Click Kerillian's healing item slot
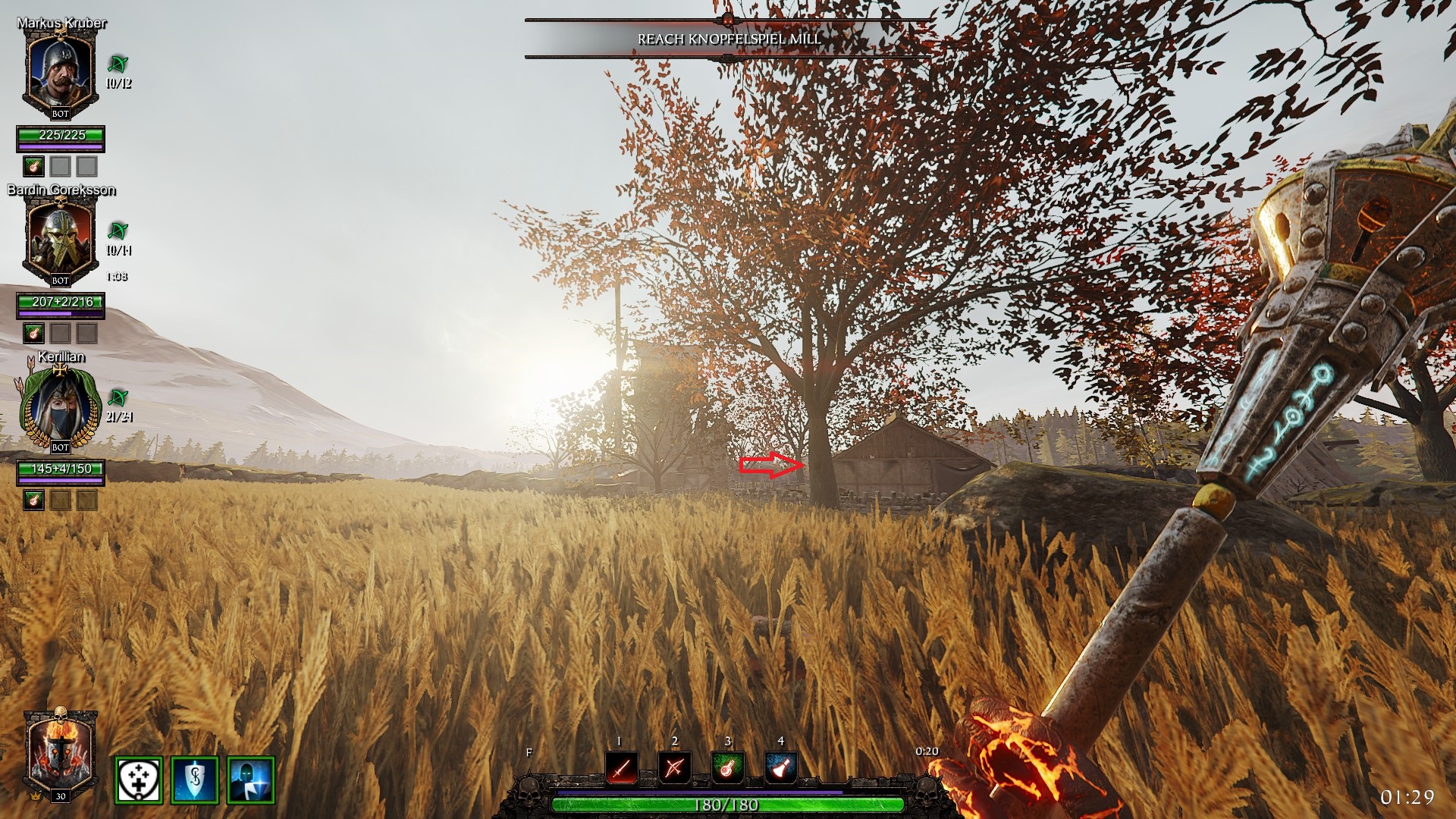The height and width of the screenshot is (819, 1456). pos(33,500)
